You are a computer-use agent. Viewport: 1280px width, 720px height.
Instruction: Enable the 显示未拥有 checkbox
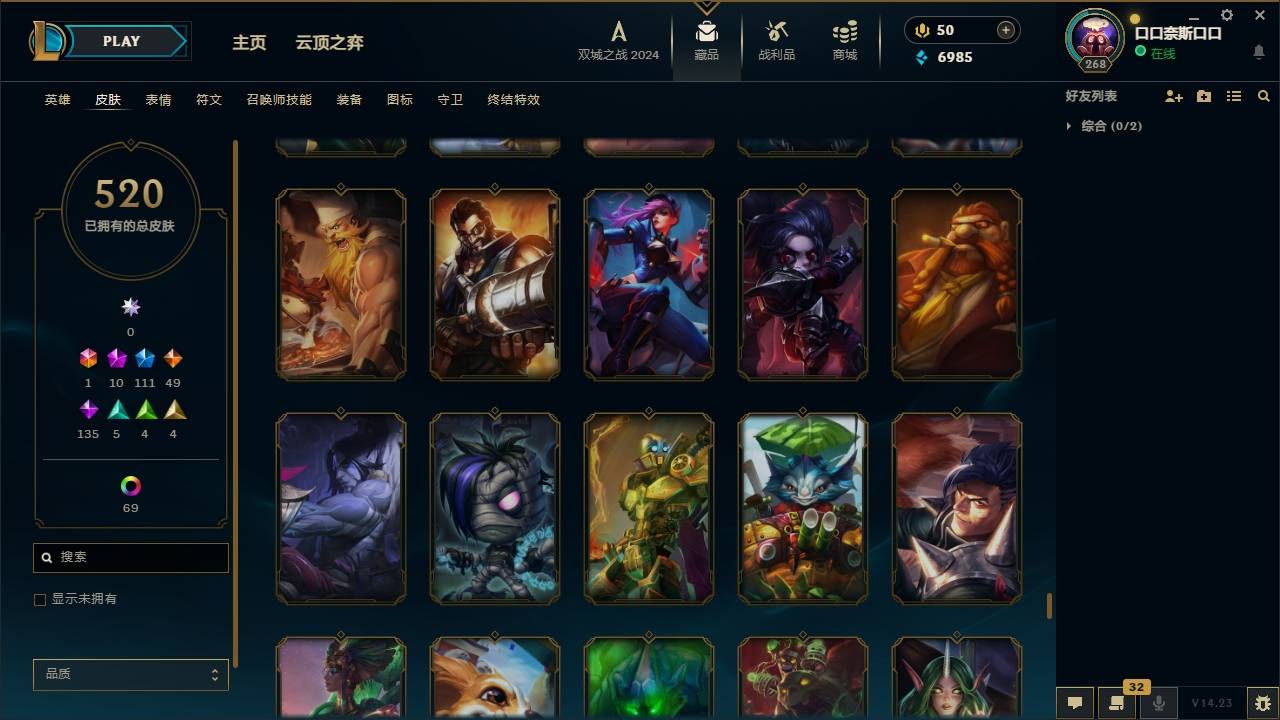(40, 599)
